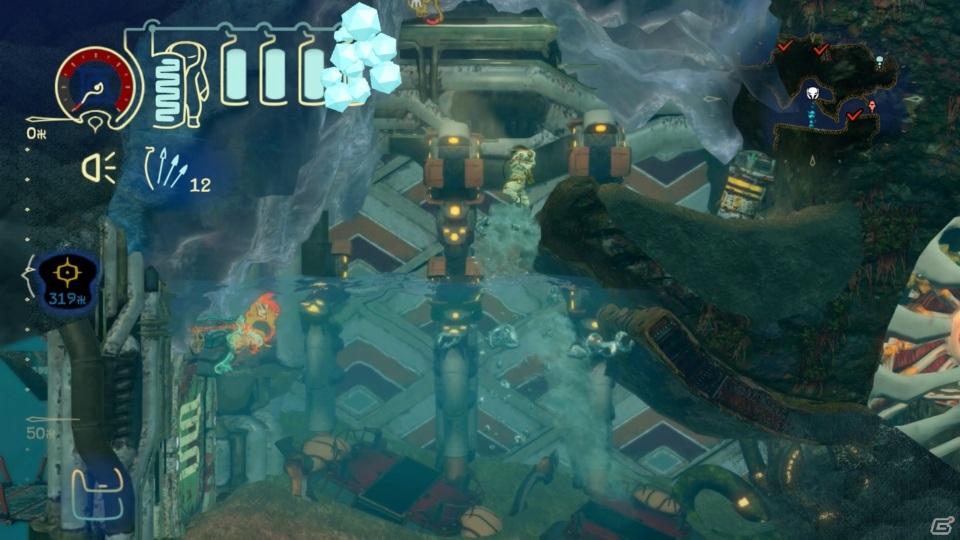
Task: Select the red marker on the minimap
Action: (x=872, y=106)
